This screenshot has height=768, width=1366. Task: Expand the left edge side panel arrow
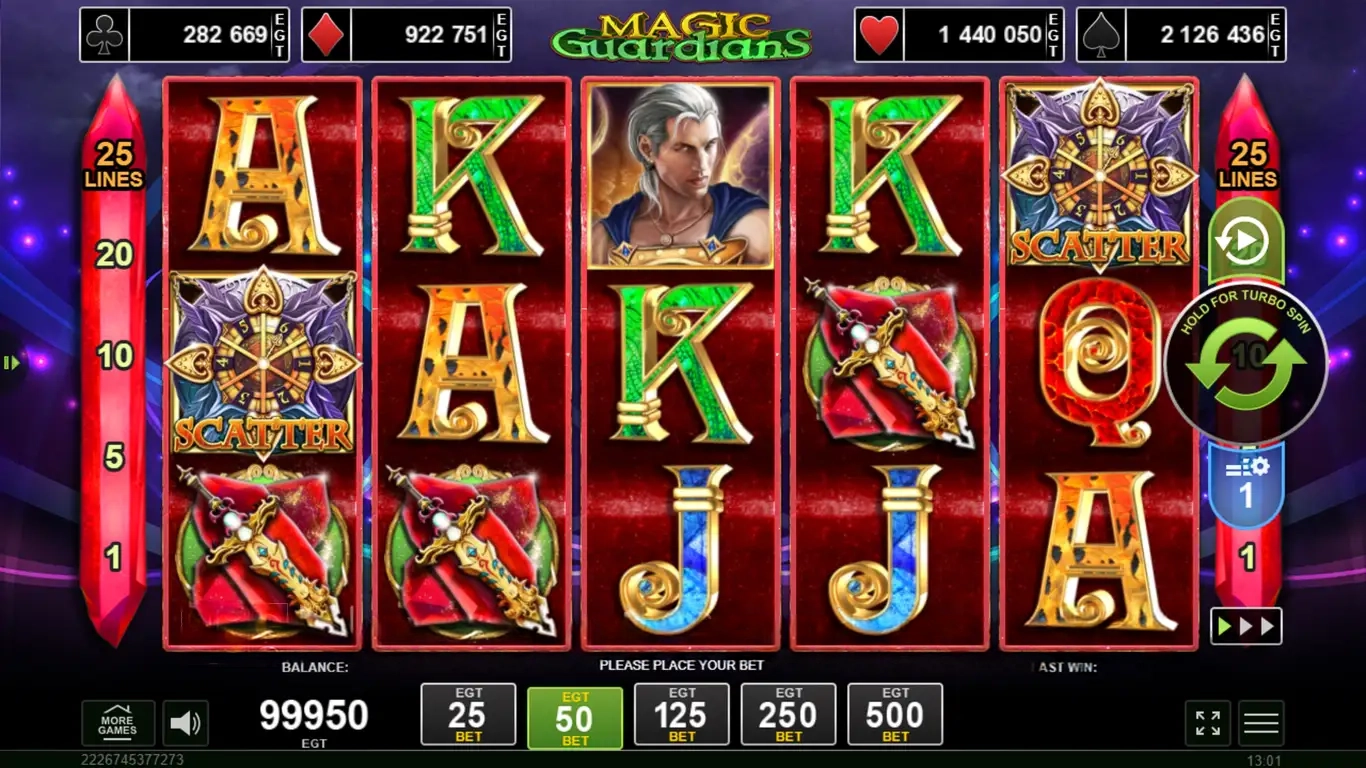11,363
